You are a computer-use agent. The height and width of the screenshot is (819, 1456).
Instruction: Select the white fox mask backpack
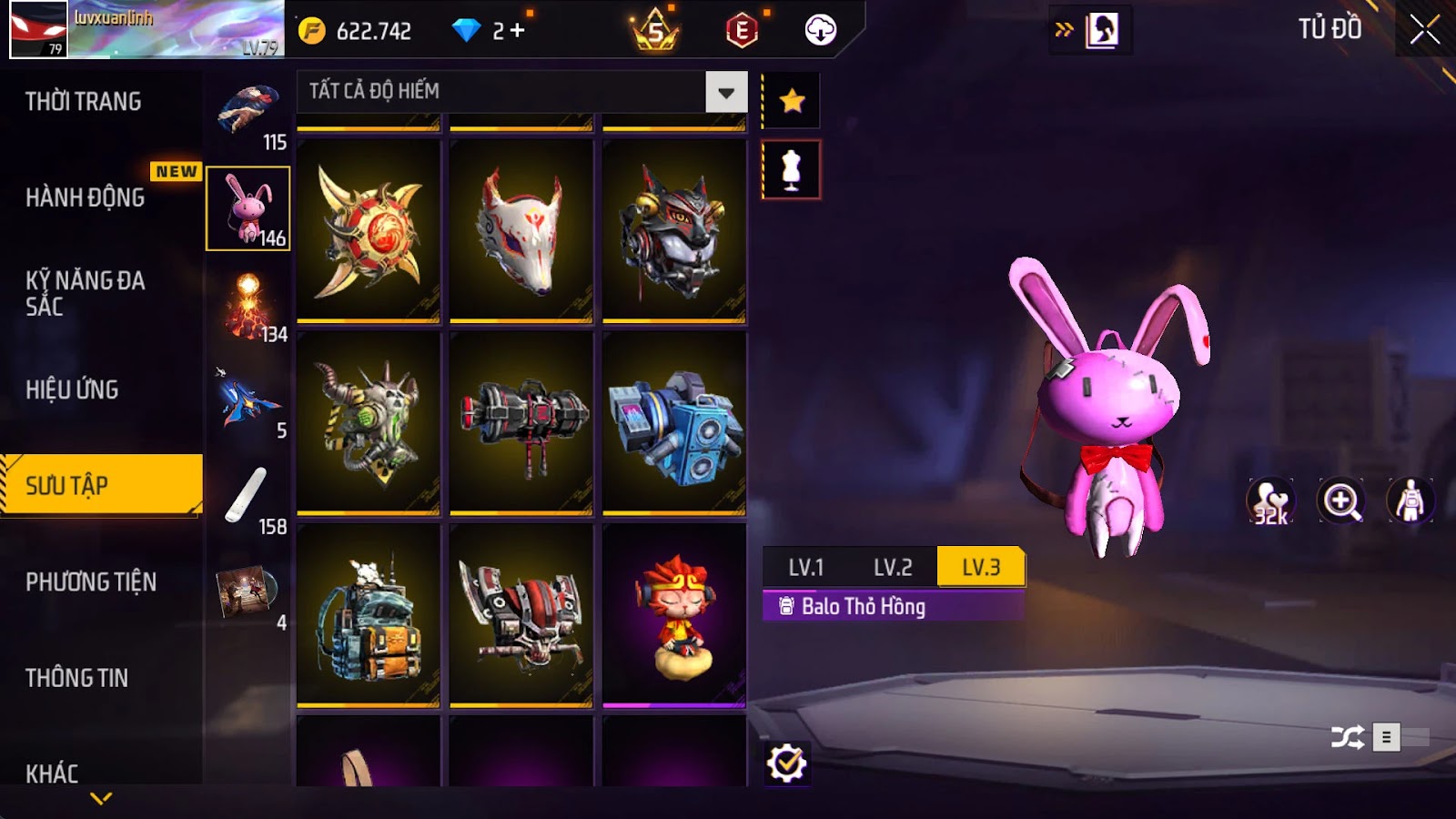click(521, 230)
